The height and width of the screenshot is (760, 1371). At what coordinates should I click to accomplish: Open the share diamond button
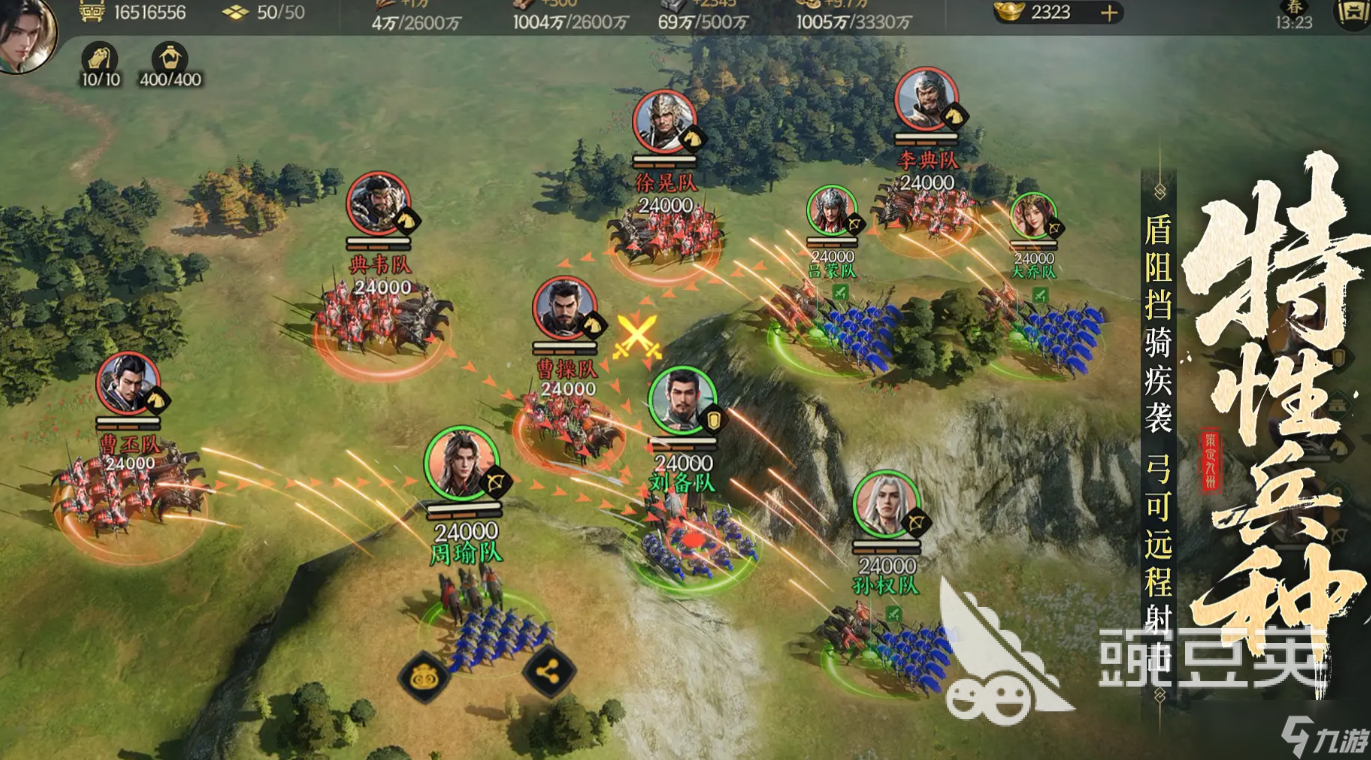pos(548,673)
